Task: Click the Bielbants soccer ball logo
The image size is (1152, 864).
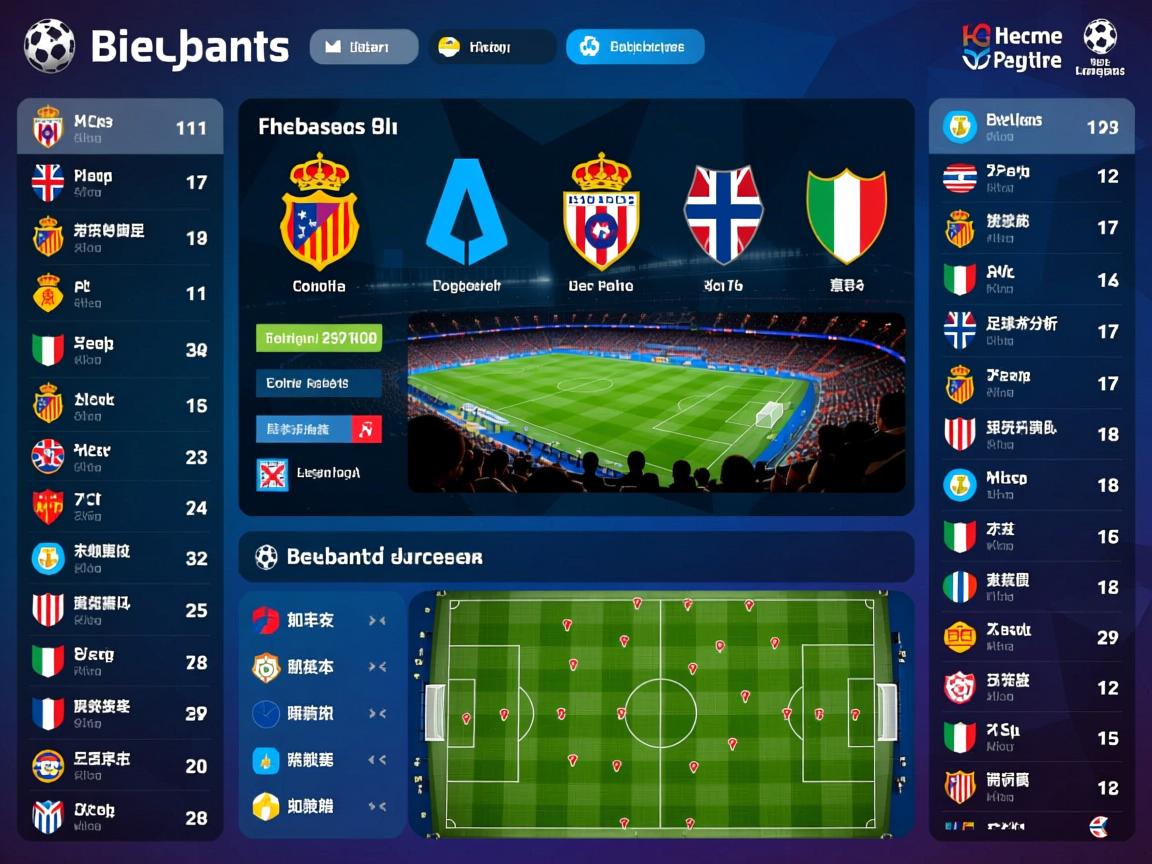Action: click(x=49, y=46)
